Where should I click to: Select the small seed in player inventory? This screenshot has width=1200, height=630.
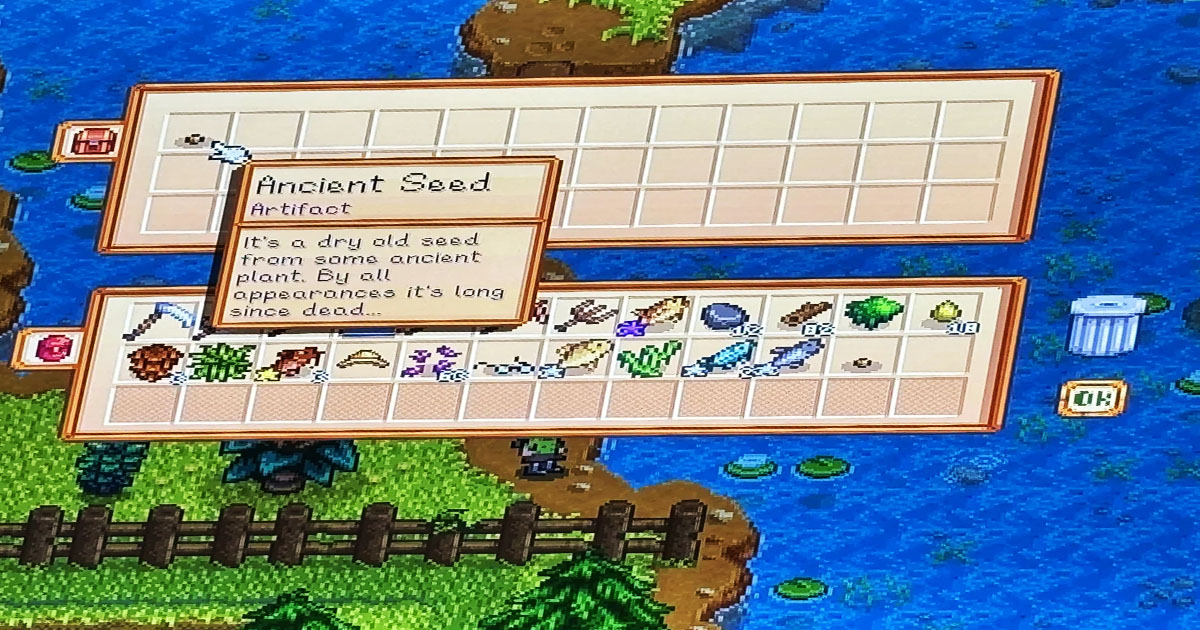pyautogui.click(x=860, y=363)
